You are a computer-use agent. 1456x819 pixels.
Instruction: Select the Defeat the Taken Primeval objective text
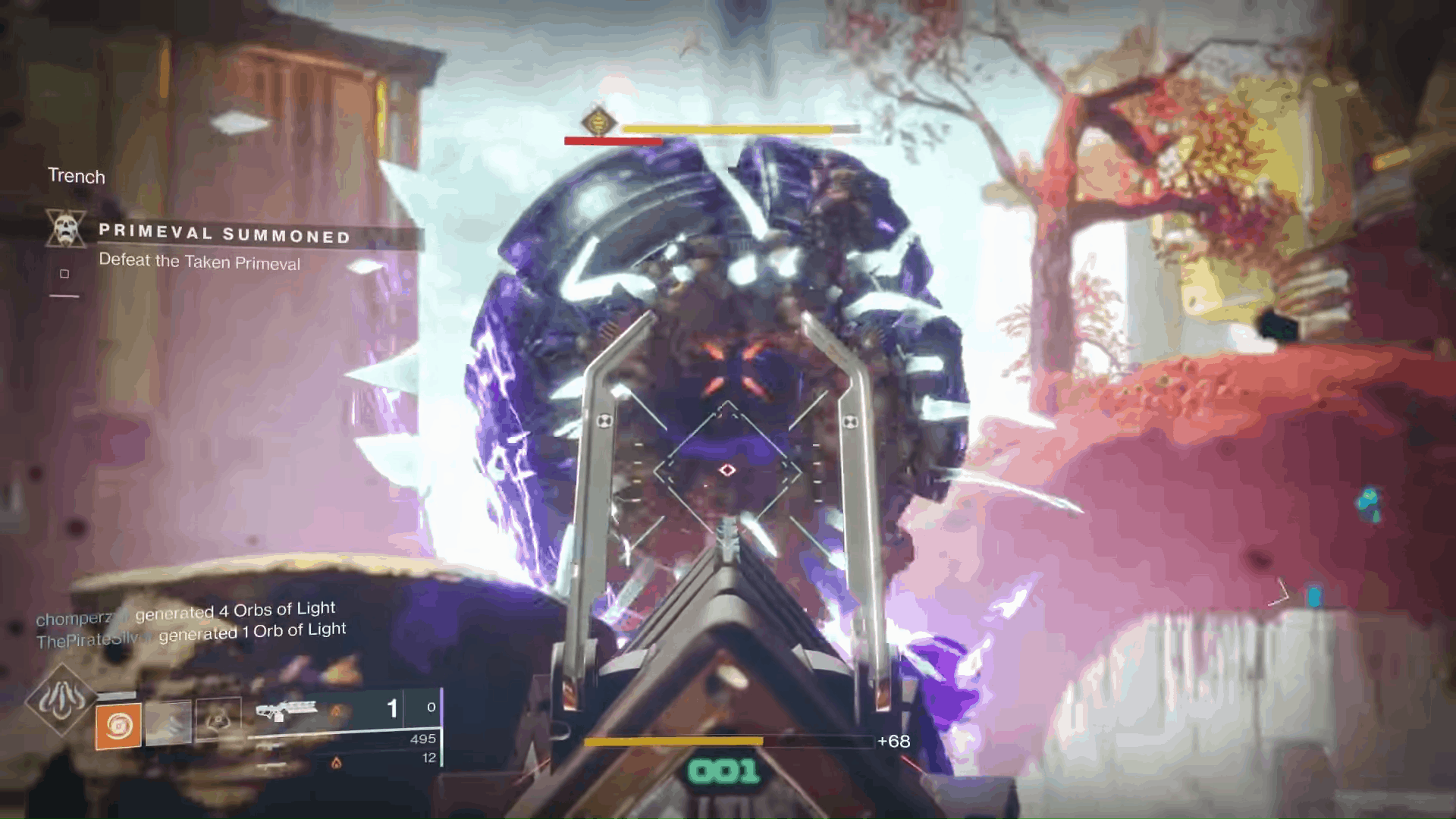click(199, 263)
